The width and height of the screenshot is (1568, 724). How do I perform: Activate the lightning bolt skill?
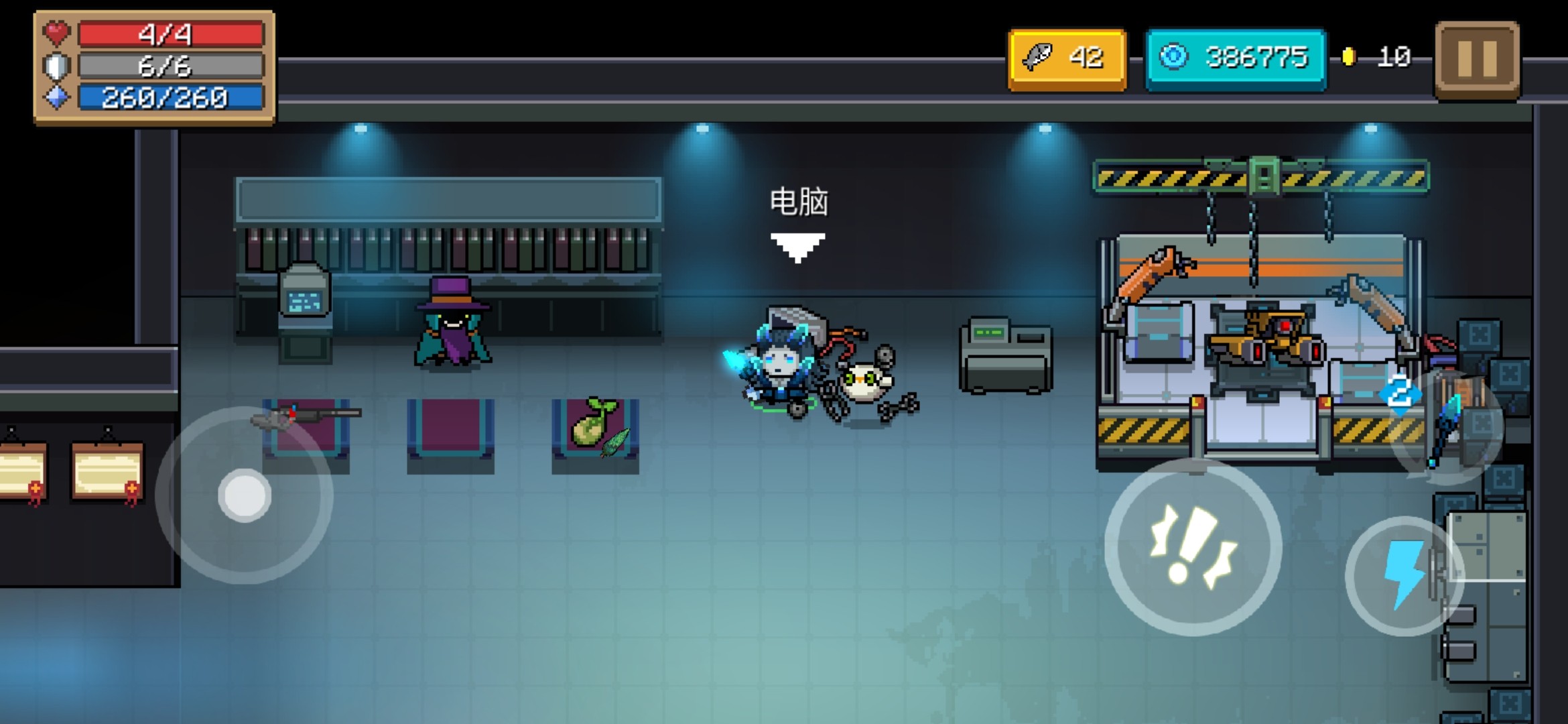tap(1403, 575)
